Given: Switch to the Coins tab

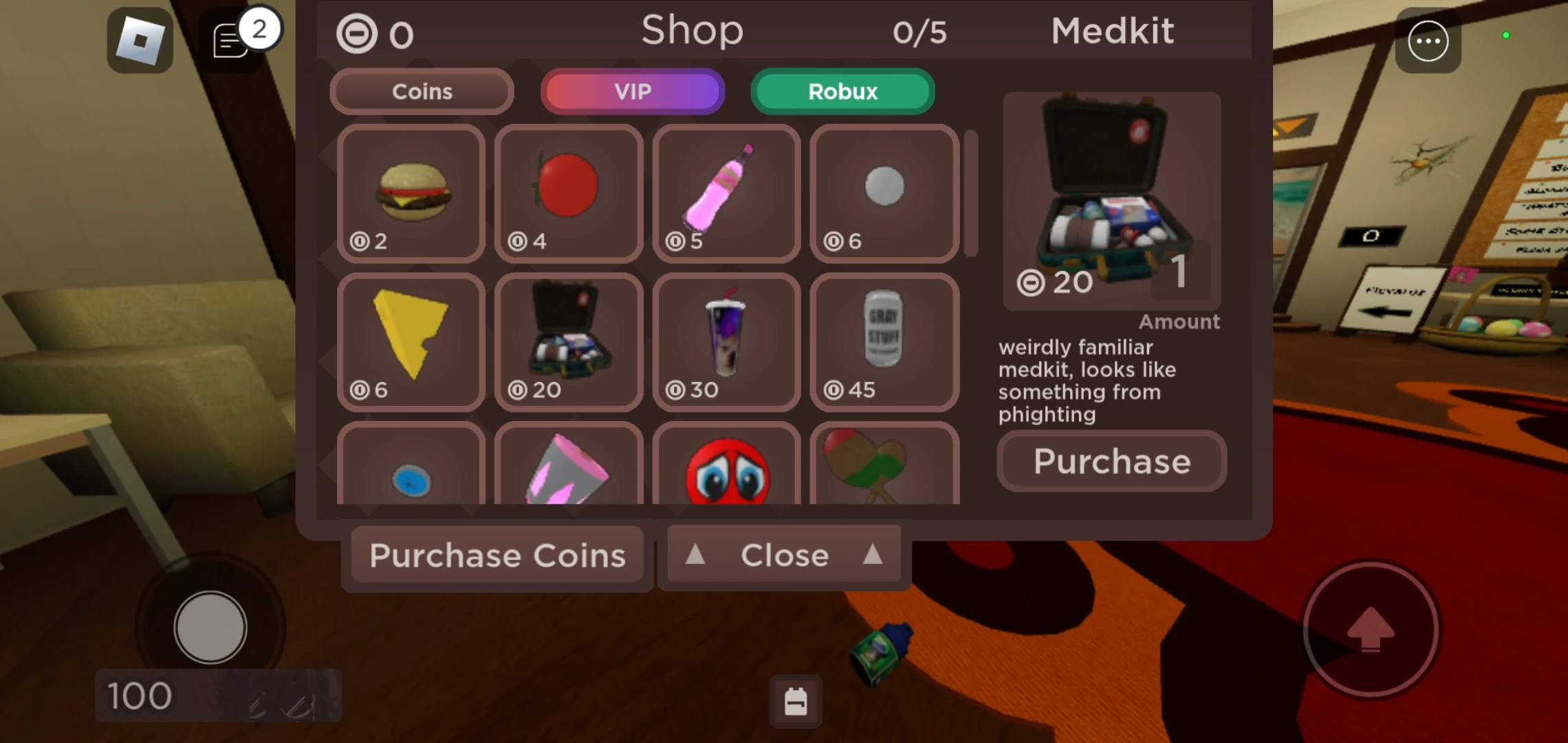Looking at the screenshot, I should (x=421, y=91).
